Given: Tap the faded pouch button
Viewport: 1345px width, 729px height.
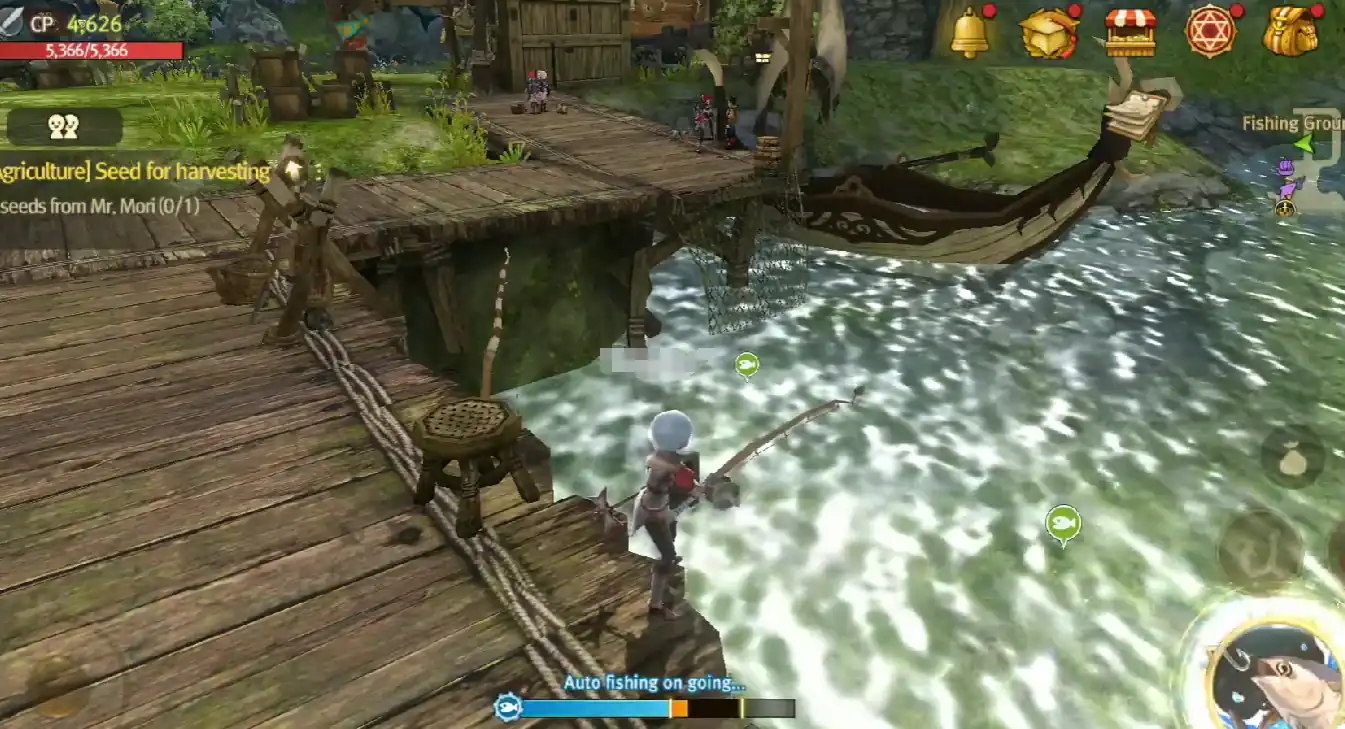Looking at the screenshot, I should point(1292,458).
